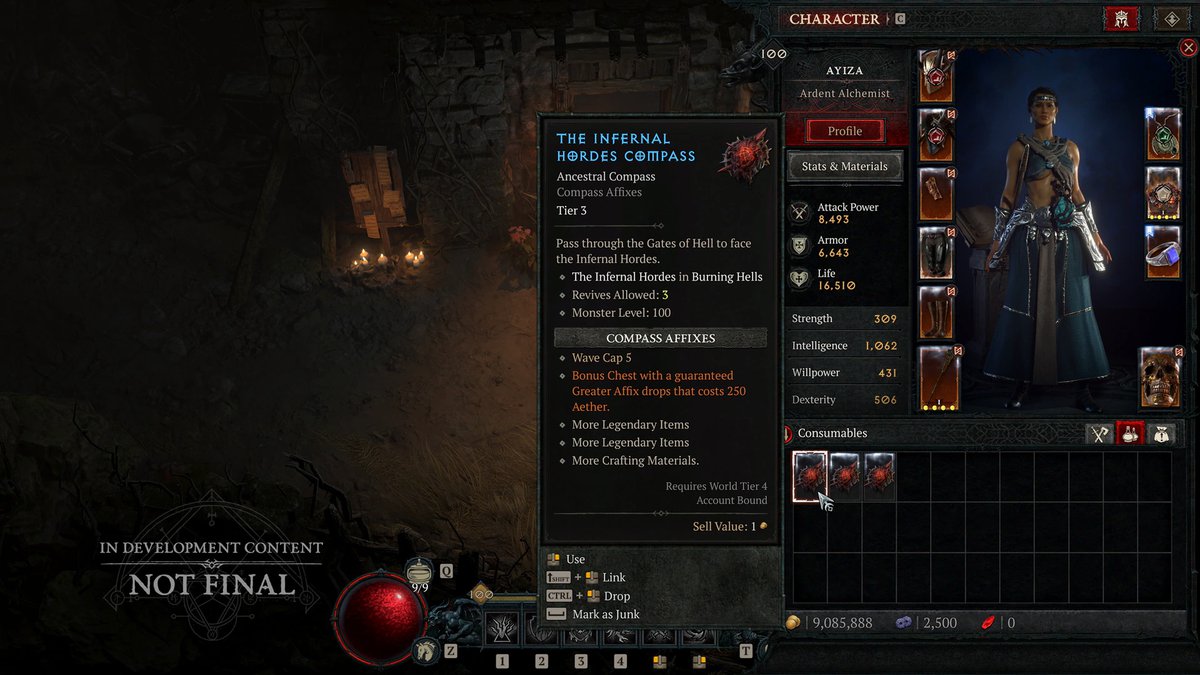Viewport: 1200px width, 675px height.
Task: Show the consumables potion tab
Action: coord(1130,433)
